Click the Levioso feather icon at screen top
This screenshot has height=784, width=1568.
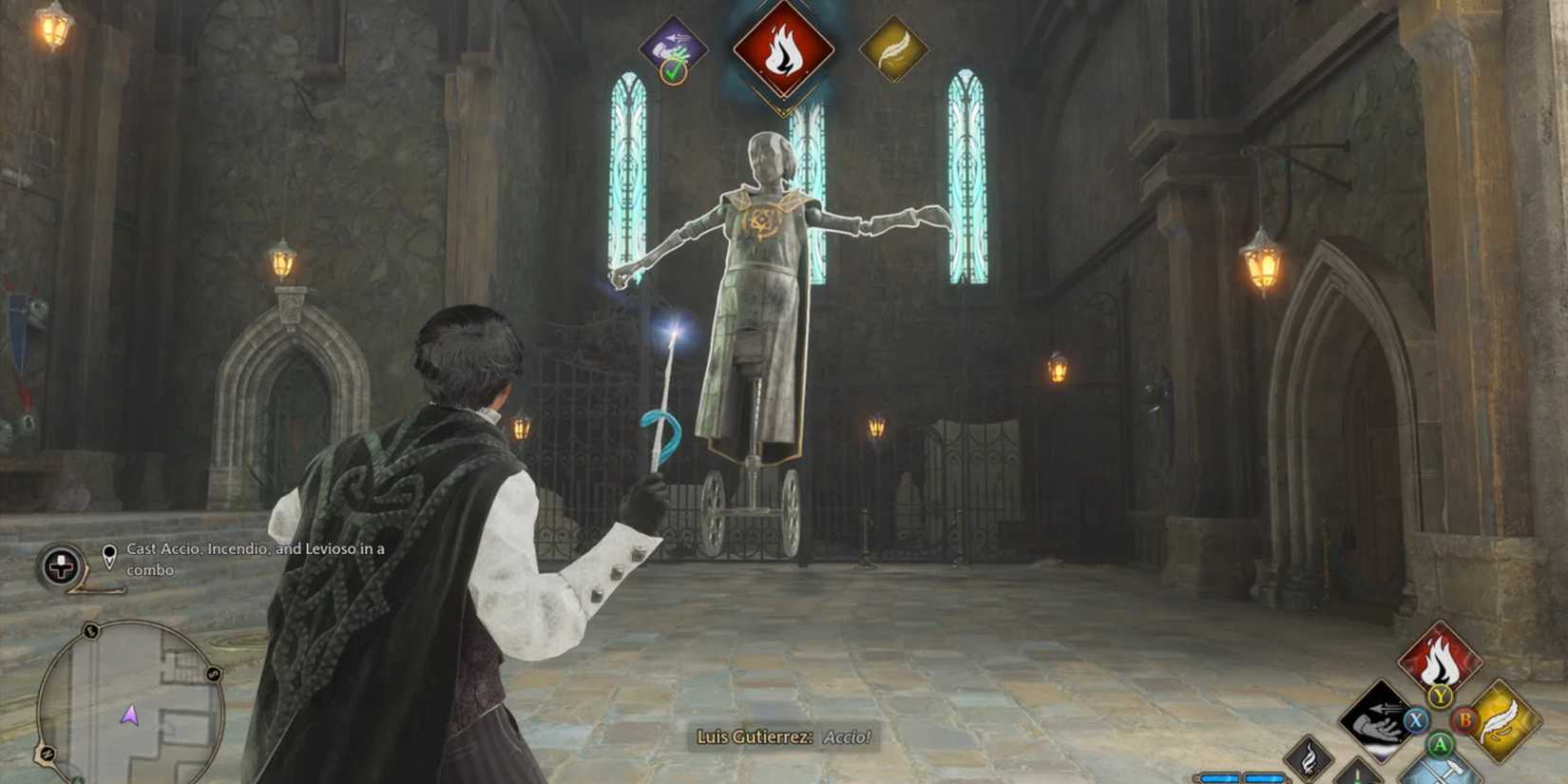pos(894,47)
